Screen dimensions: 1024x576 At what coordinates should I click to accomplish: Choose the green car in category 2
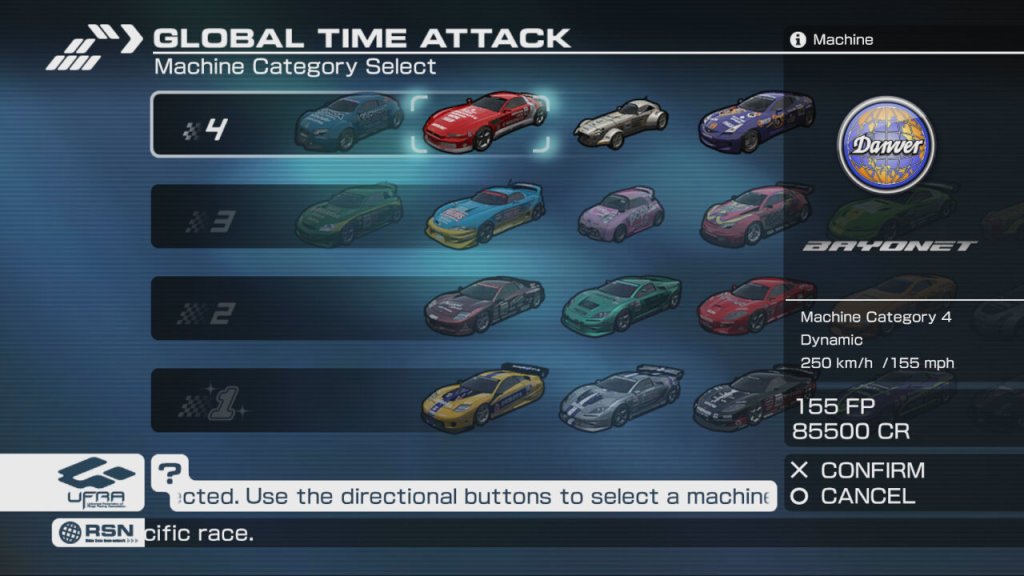(621, 305)
